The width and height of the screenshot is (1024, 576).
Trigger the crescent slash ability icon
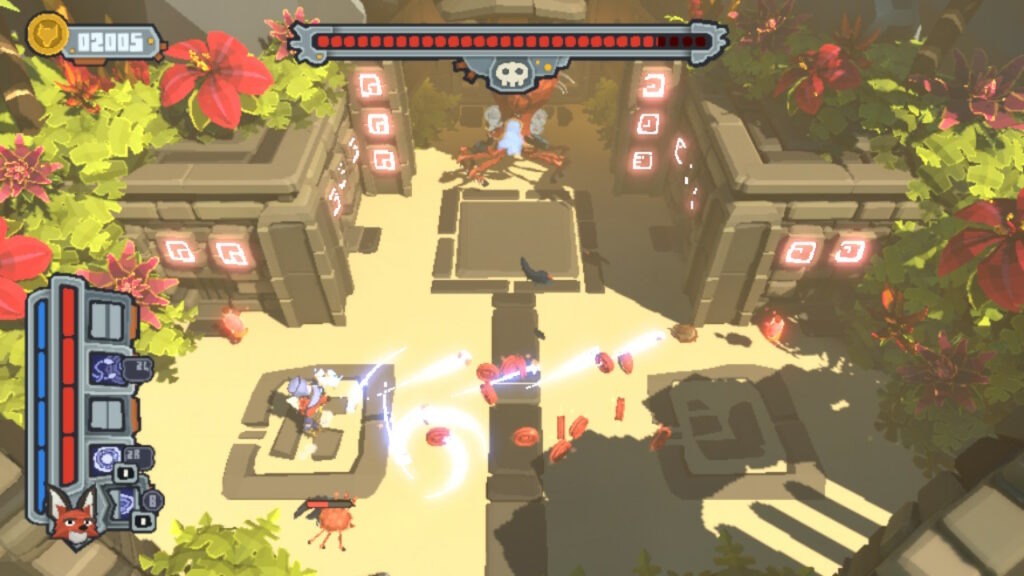click(x=124, y=502)
